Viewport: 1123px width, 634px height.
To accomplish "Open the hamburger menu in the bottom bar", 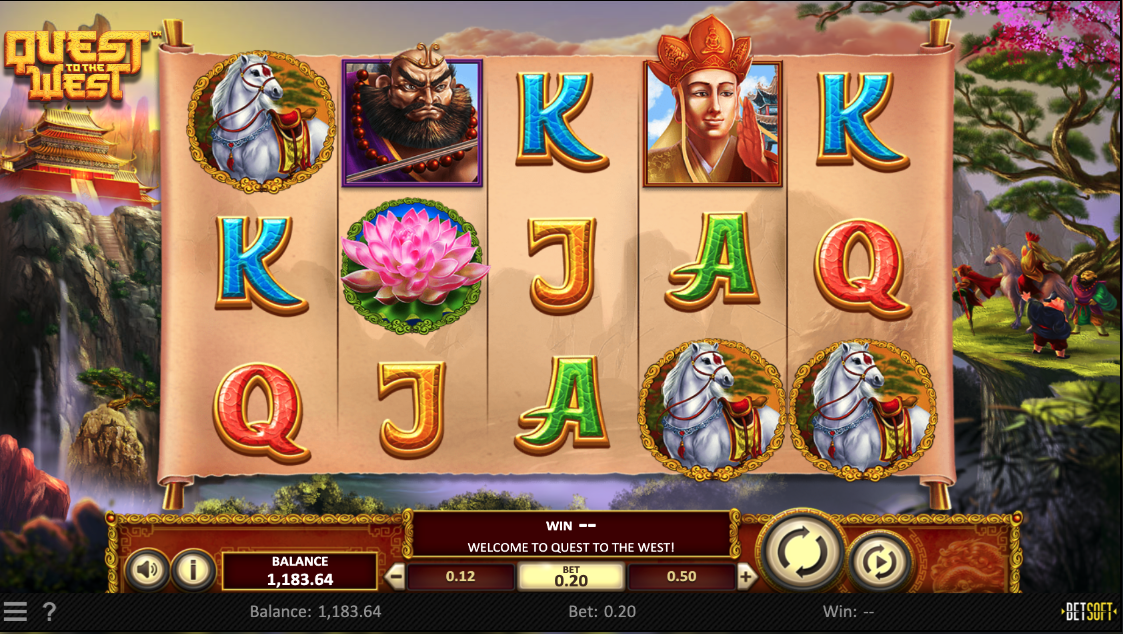I will (15, 612).
